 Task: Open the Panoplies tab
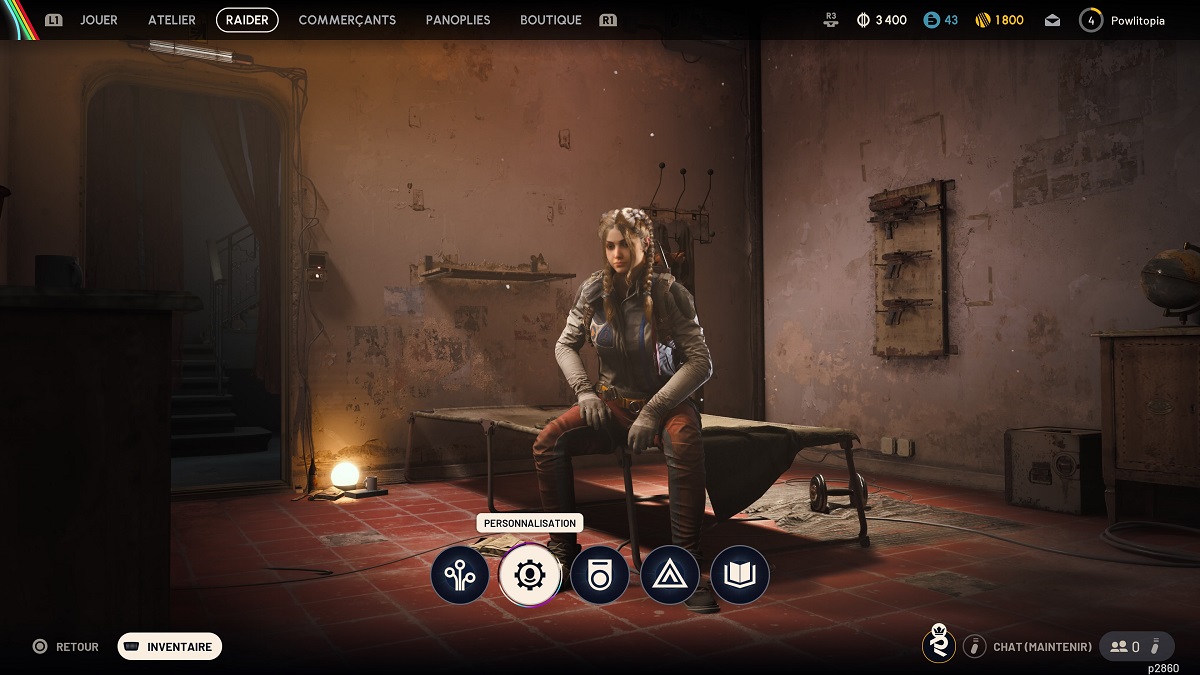coord(458,20)
